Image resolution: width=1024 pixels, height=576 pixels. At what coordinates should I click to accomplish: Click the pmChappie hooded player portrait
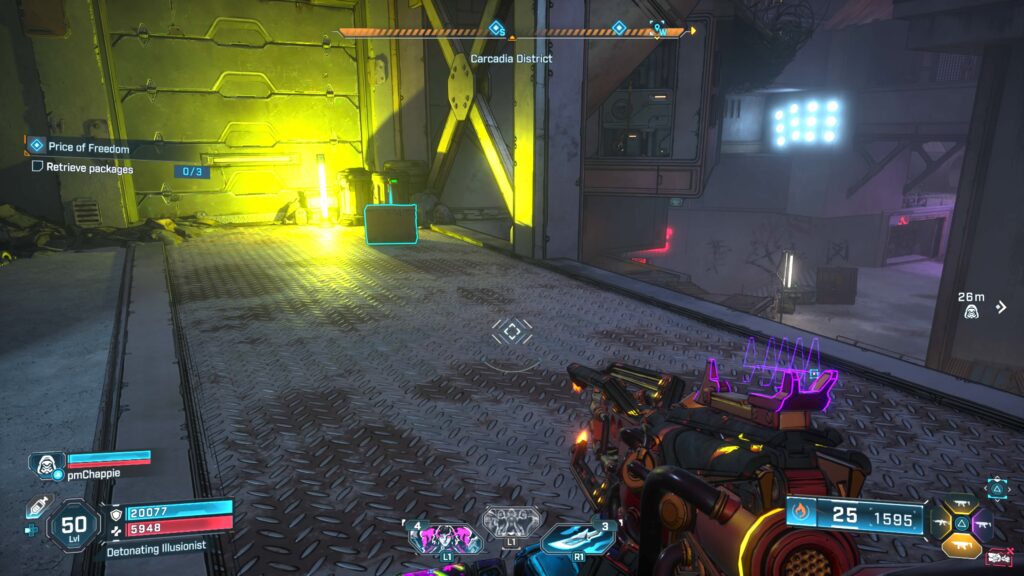point(45,463)
